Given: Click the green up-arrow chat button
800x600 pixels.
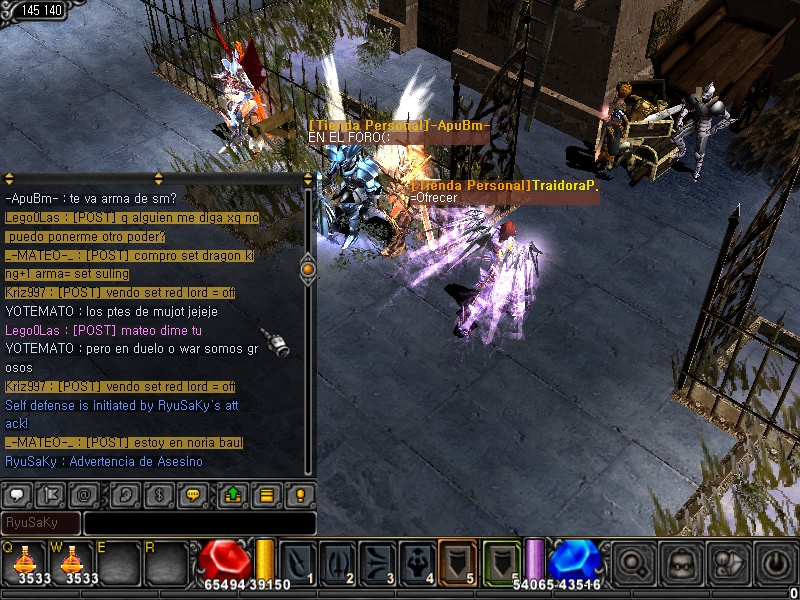Looking at the screenshot, I should pos(233,494).
